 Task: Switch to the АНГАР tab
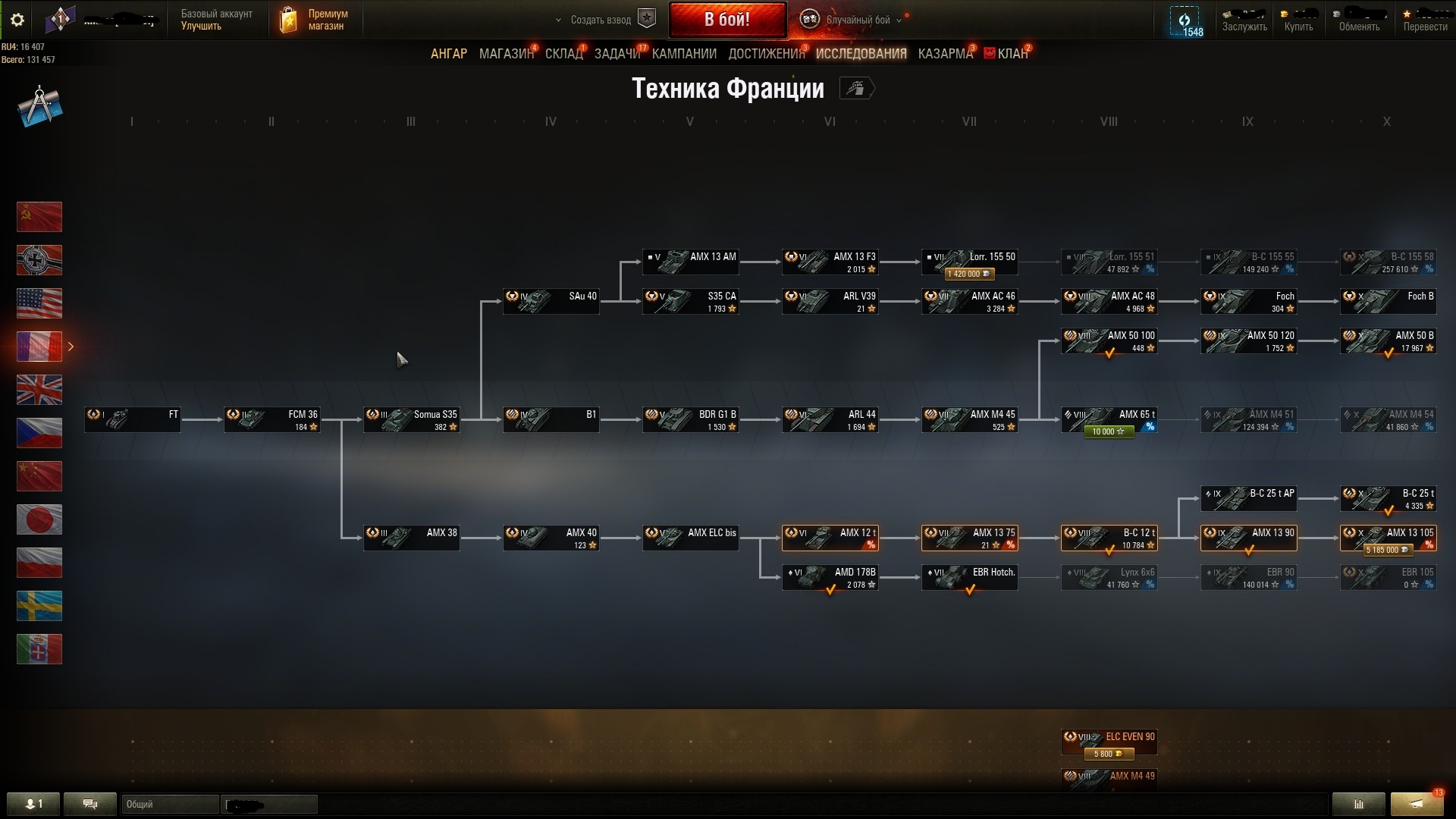point(449,54)
